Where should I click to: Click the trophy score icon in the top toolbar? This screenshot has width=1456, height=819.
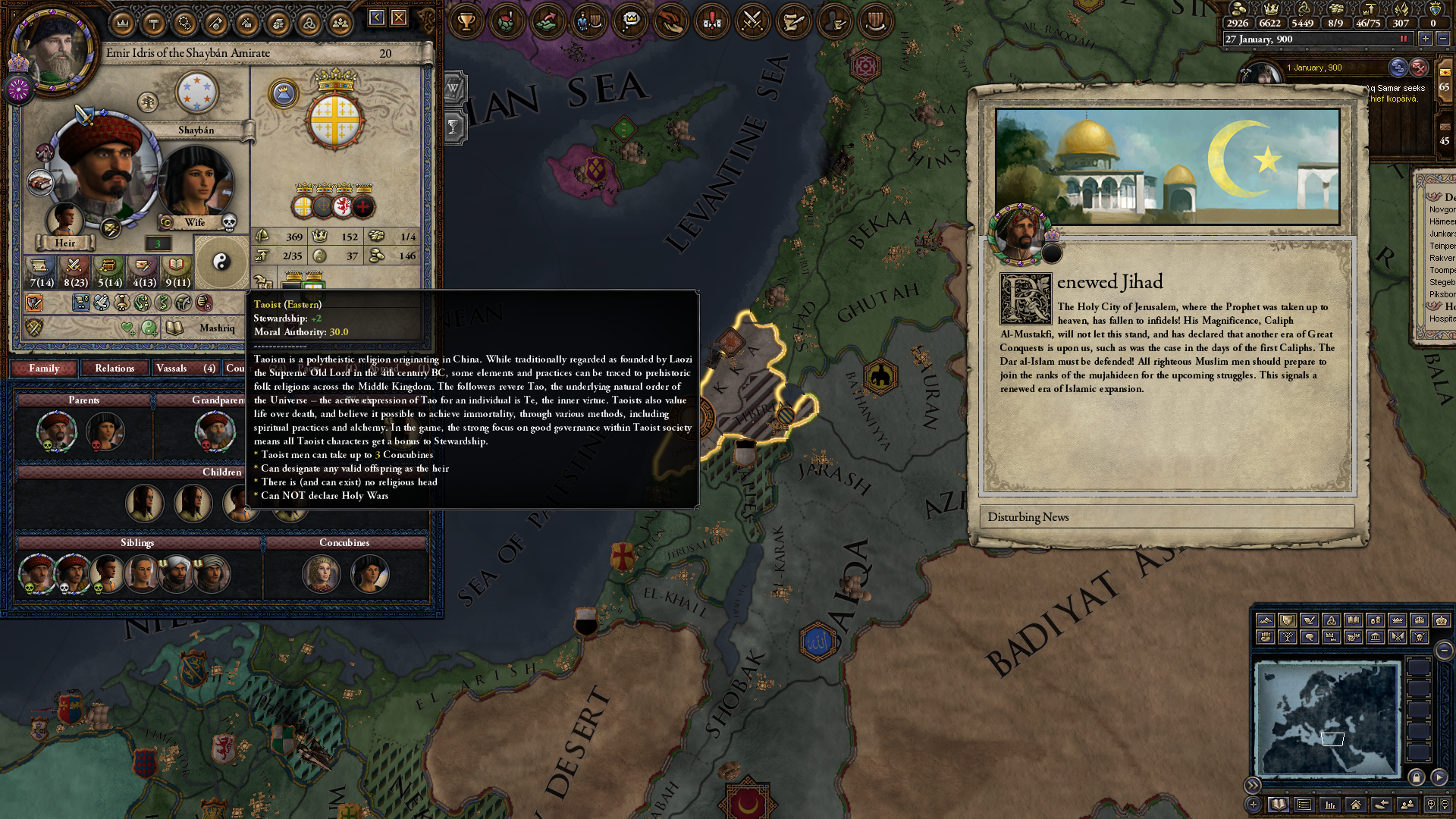(x=466, y=21)
